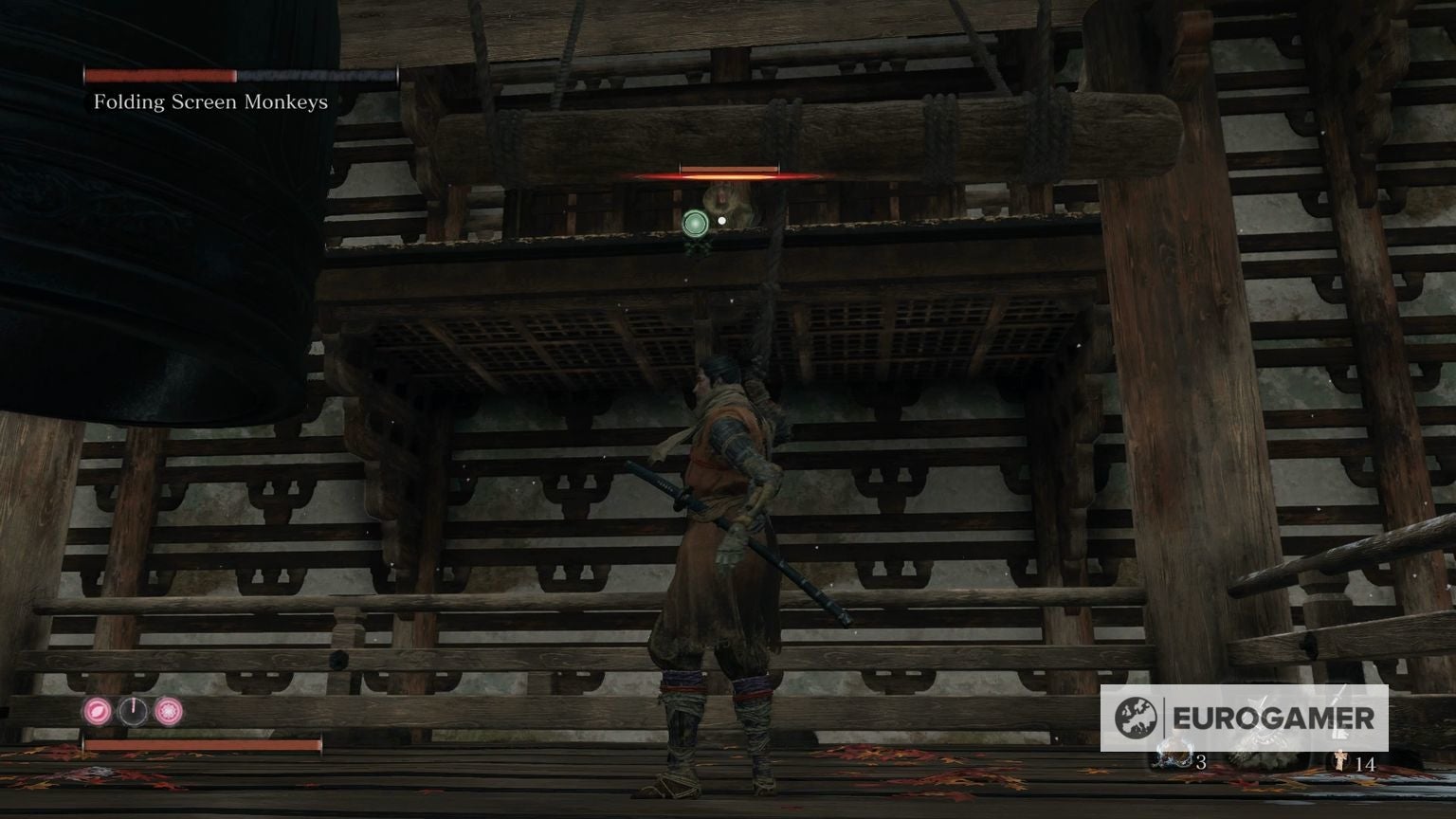The height and width of the screenshot is (819, 1456).
Task: Select the Spirit Emblem icon showing 14
Action: [1340, 759]
